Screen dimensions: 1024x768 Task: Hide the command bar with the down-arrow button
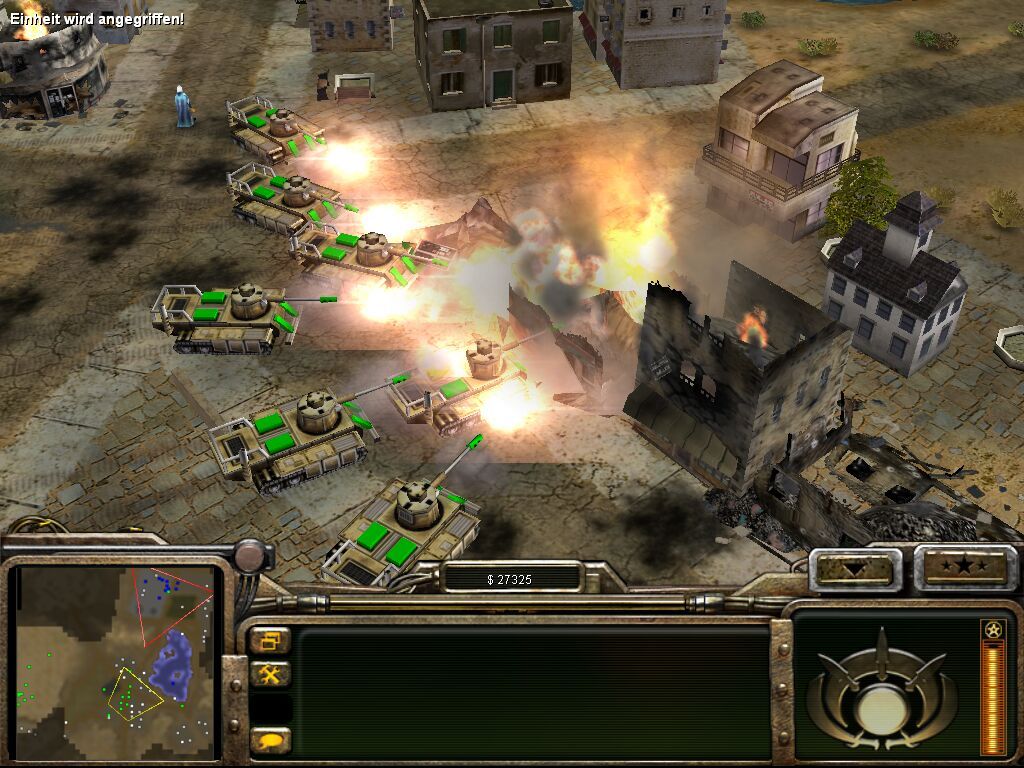854,569
